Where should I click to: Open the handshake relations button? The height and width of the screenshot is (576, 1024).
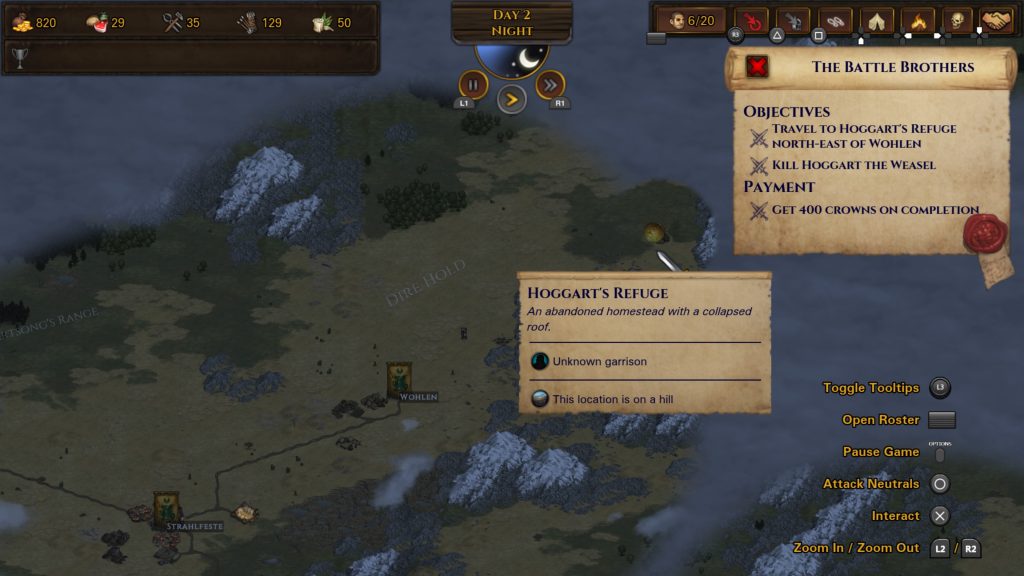point(996,20)
